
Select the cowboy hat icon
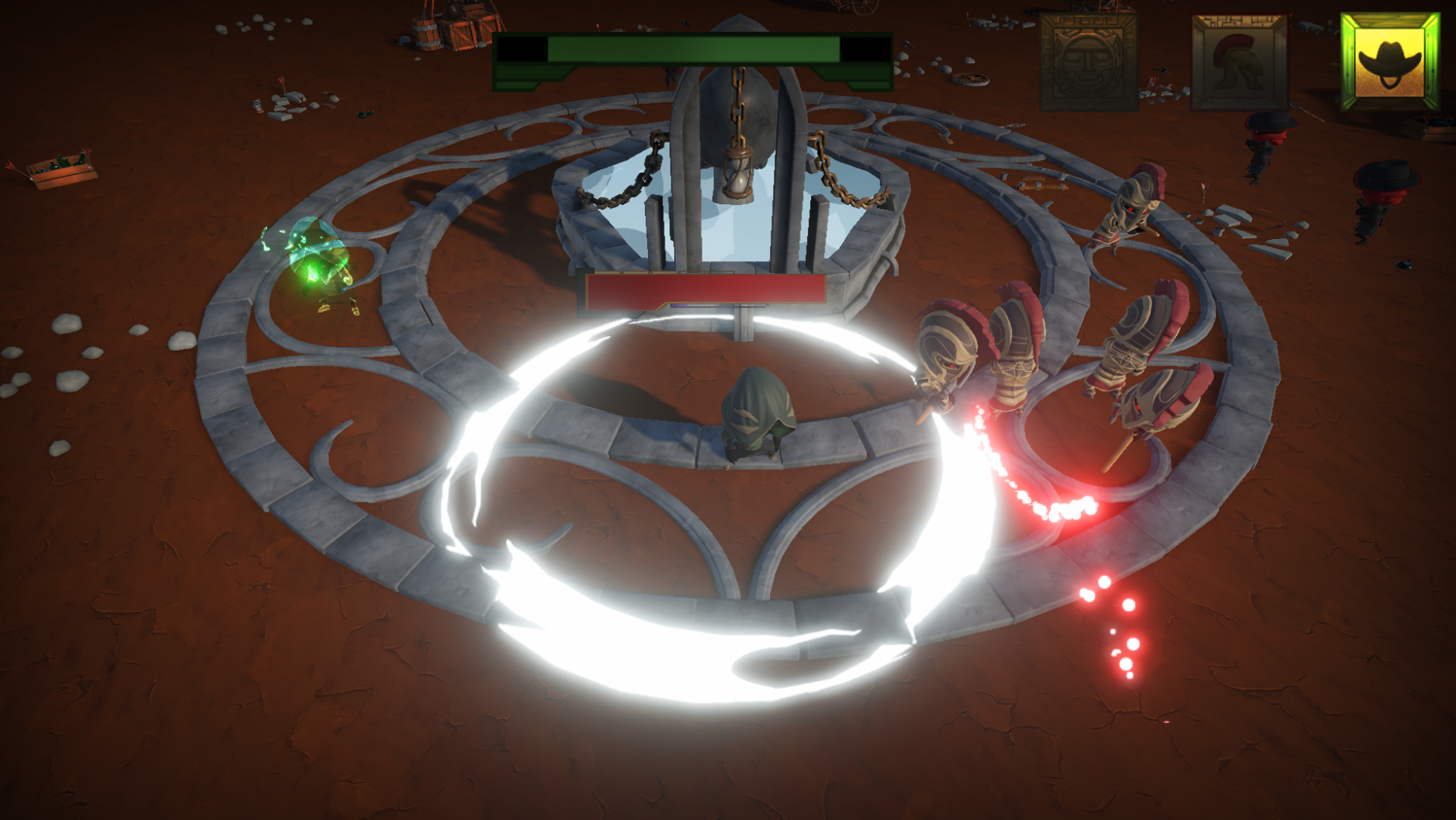pos(1389,61)
